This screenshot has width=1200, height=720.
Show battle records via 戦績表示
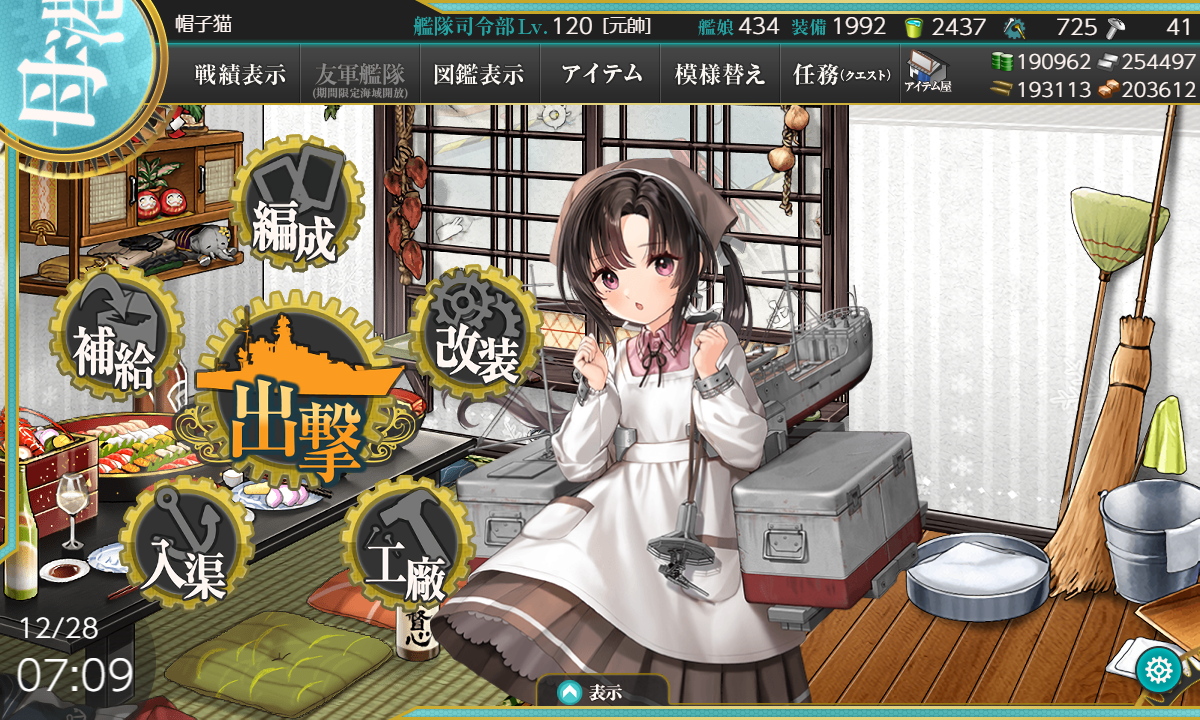[x=240, y=74]
